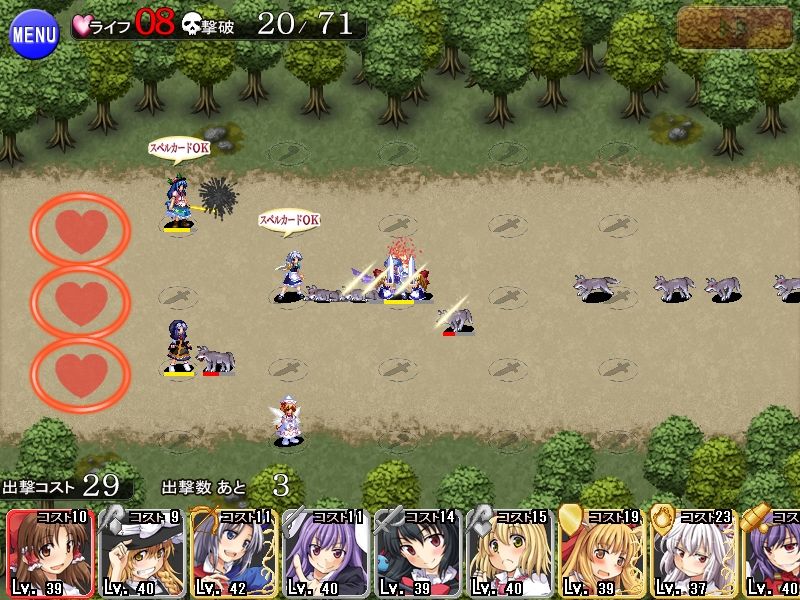Open the blue MENU button

click(34, 34)
